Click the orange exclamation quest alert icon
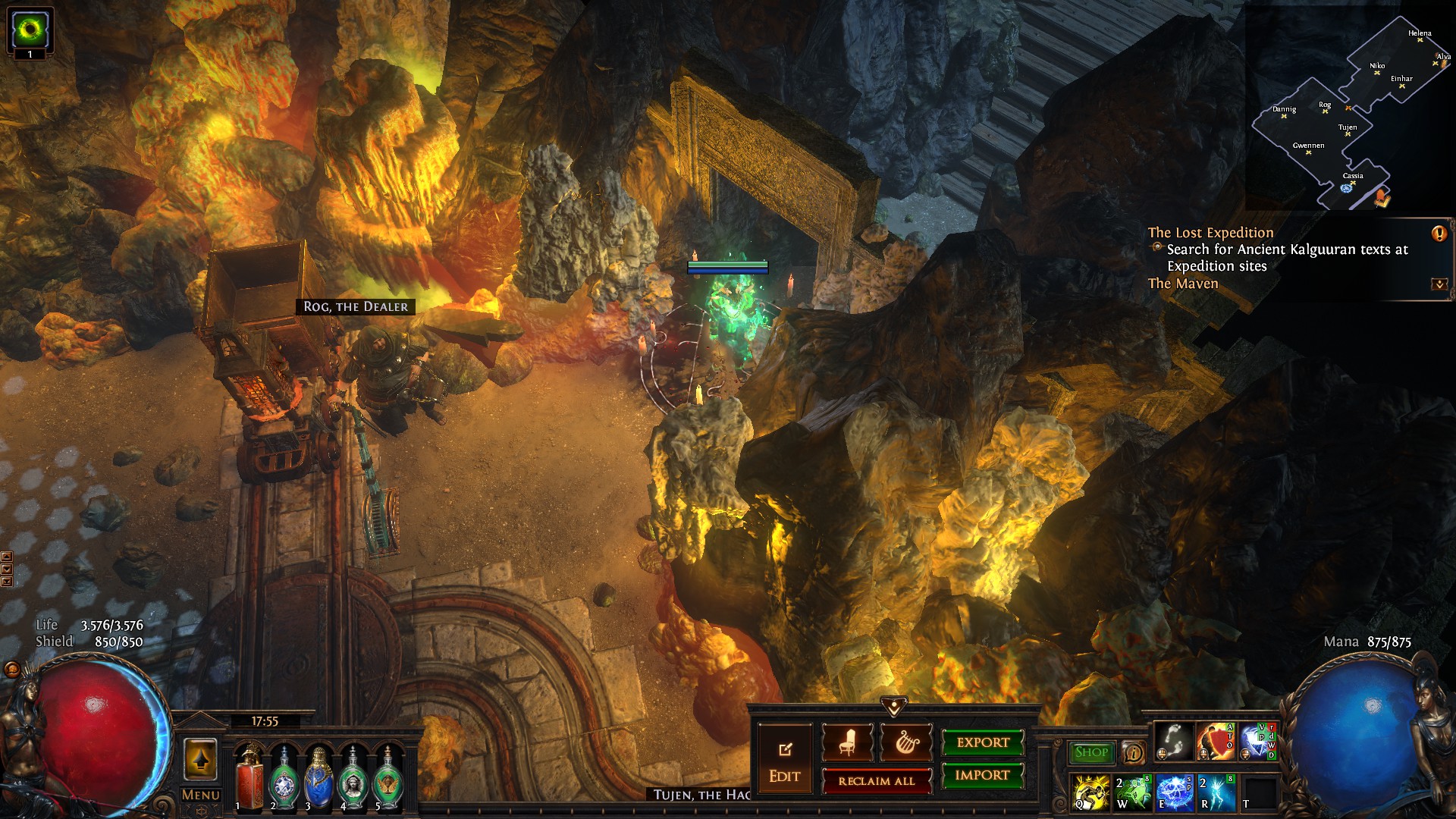 click(1439, 234)
